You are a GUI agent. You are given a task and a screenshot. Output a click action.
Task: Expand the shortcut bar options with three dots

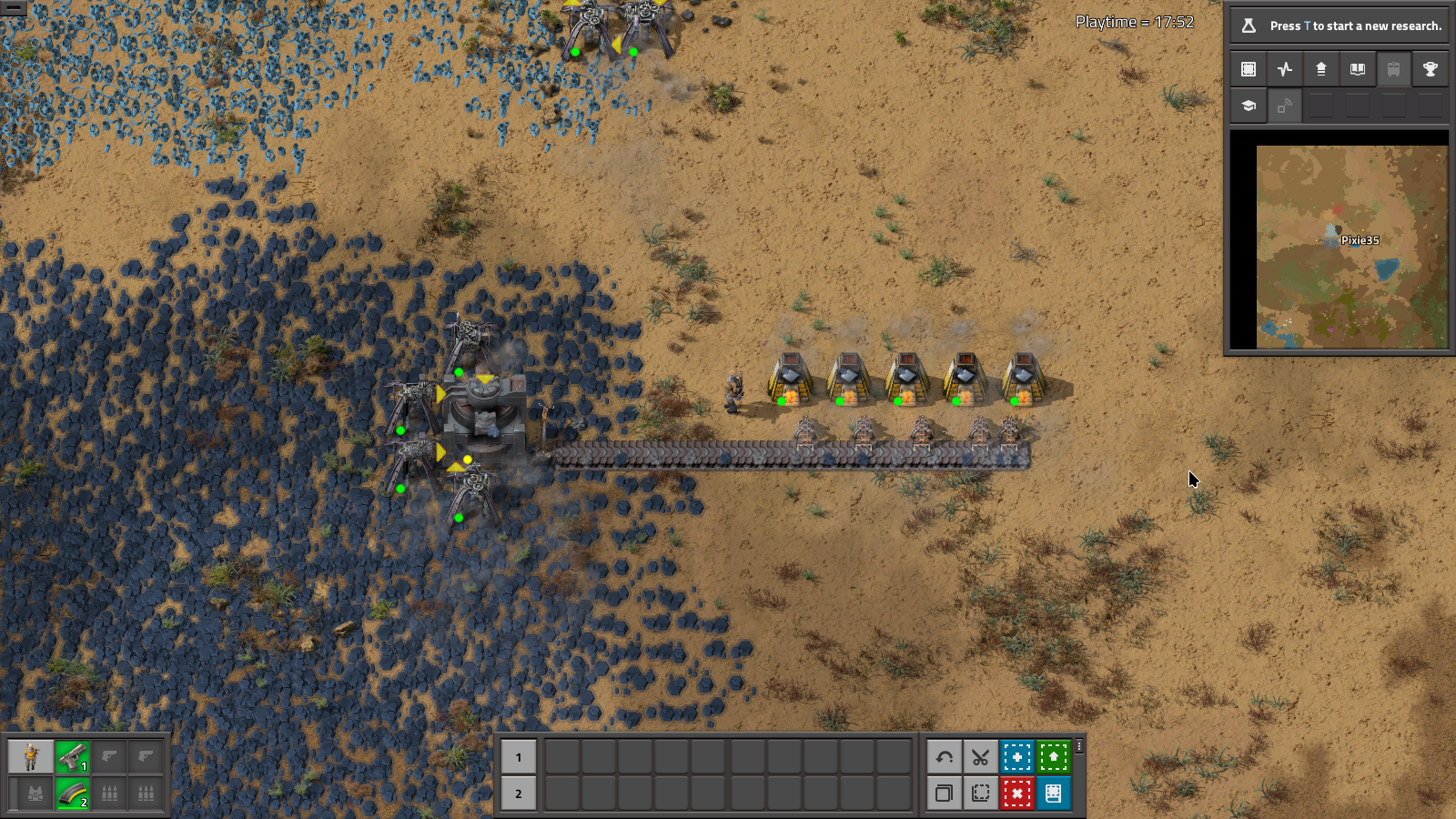1079,748
